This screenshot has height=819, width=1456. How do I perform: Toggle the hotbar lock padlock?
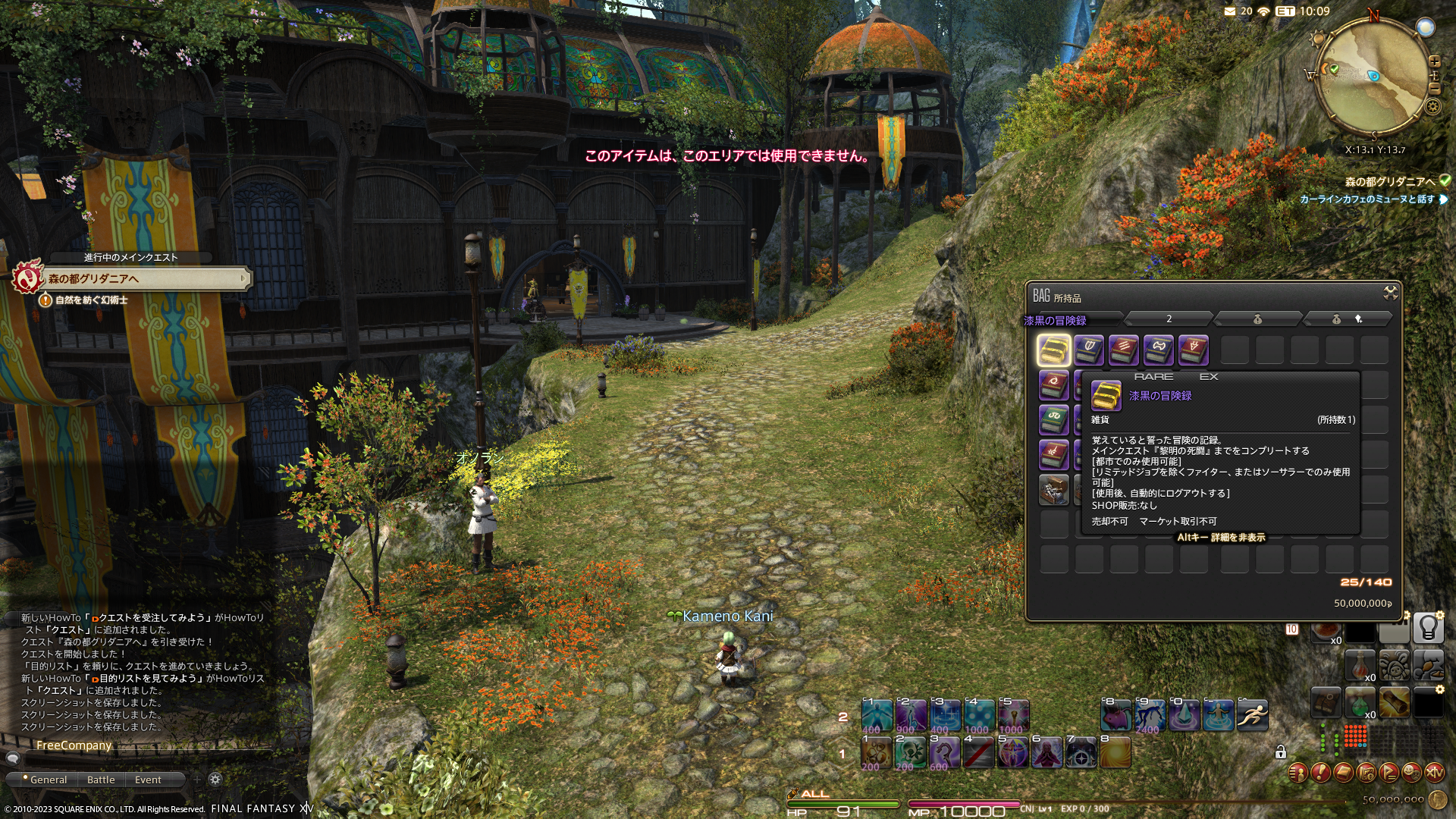click(x=1281, y=752)
